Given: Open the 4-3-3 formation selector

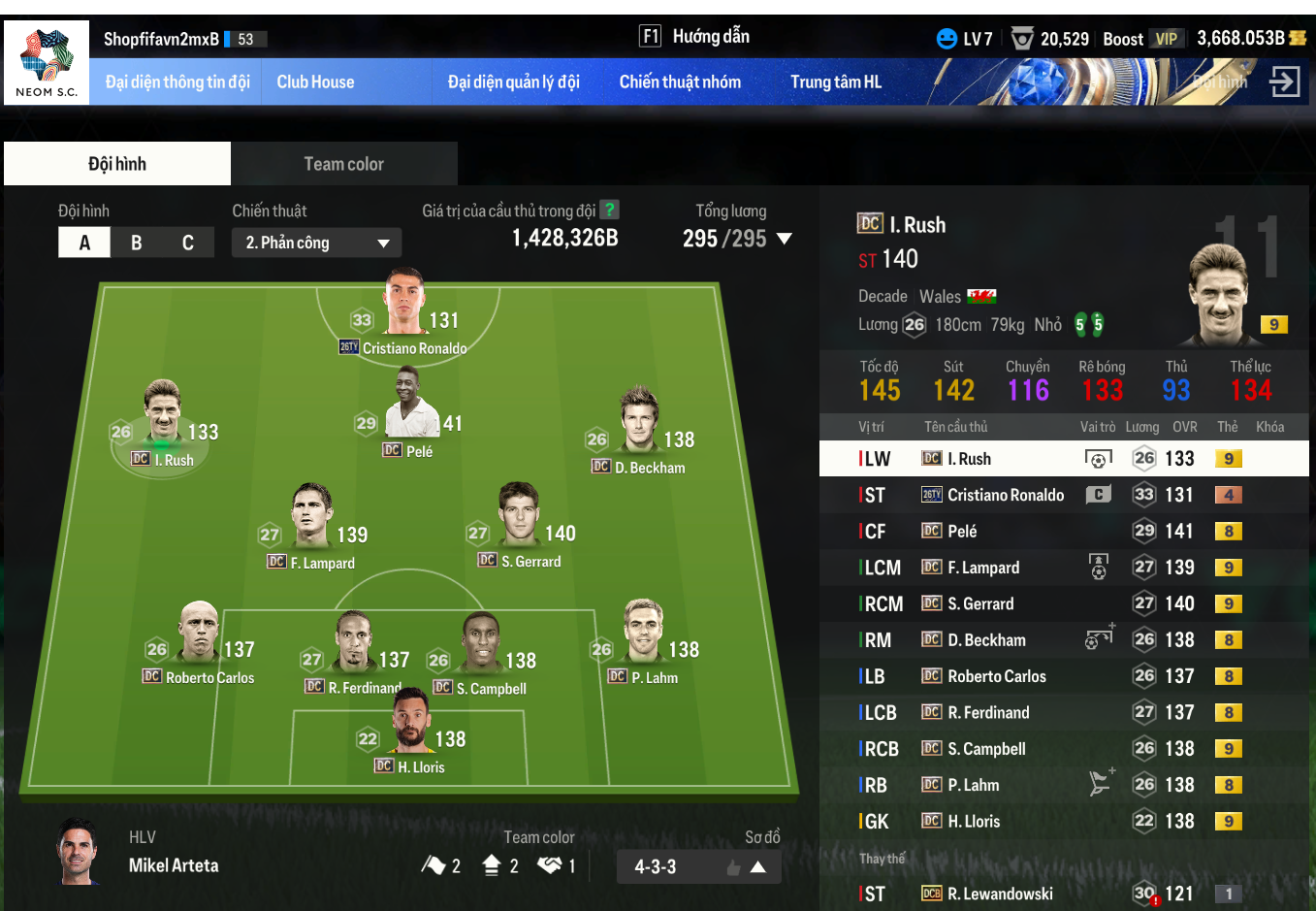Looking at the screenshot, I should 698,866.
